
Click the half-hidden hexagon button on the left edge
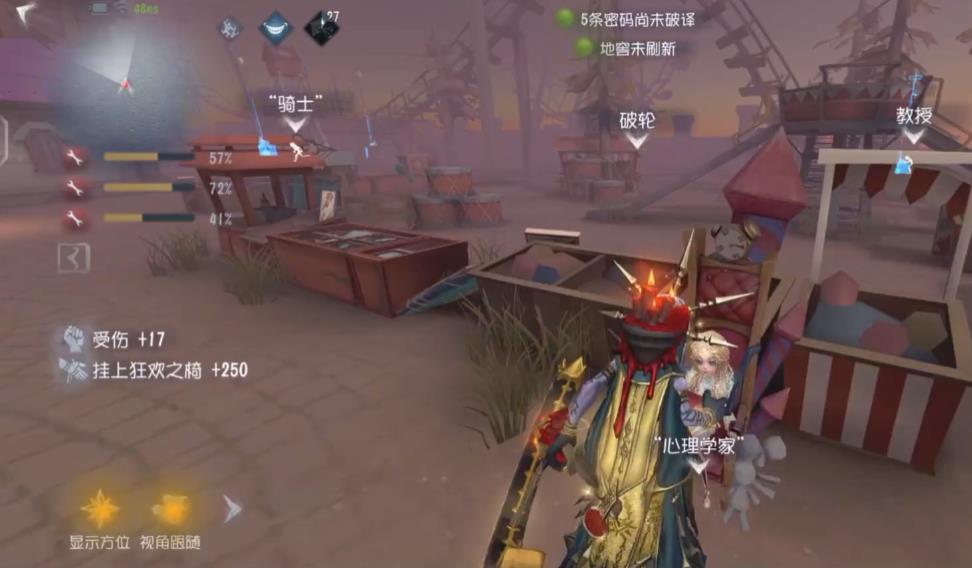click(4, 139)
